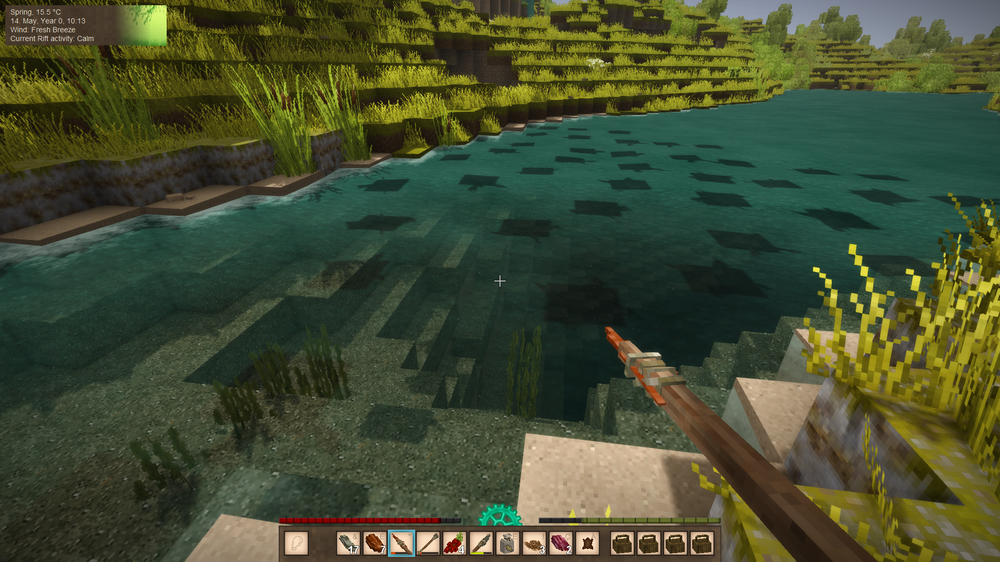
Task: Select the brown meat stack of 7
Action: click(x=375, y=543)
